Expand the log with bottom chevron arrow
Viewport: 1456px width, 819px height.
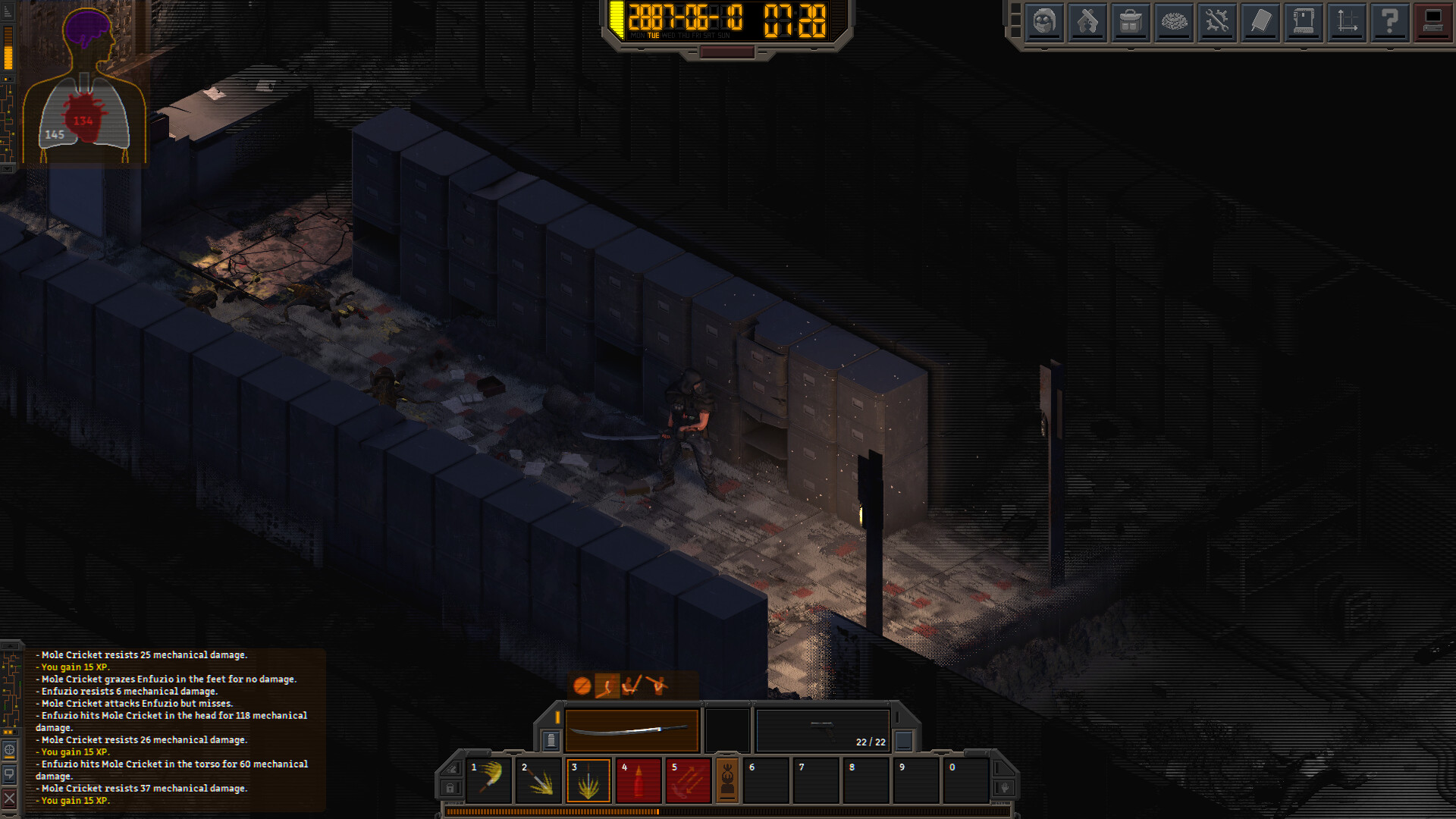point(9,814)
